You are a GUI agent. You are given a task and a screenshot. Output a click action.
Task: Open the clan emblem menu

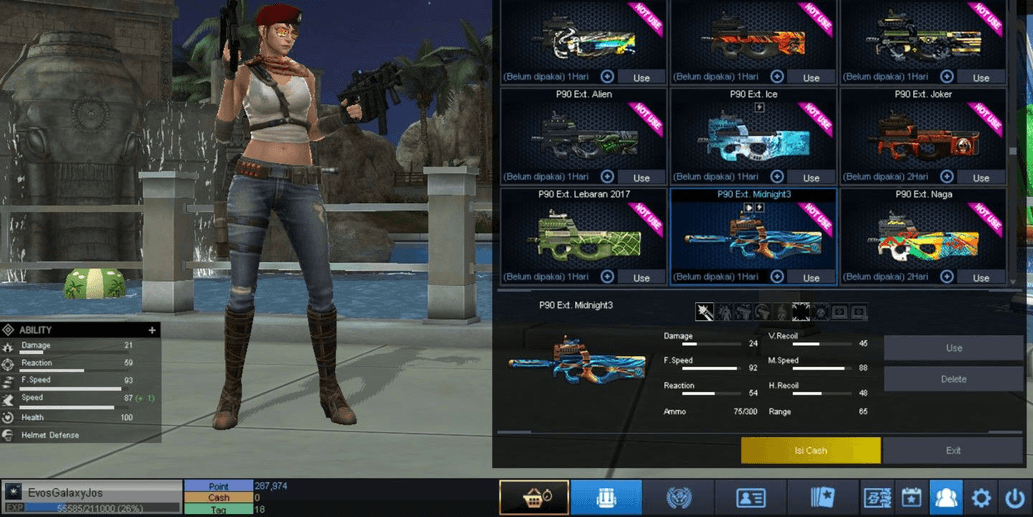click(679, 497)
